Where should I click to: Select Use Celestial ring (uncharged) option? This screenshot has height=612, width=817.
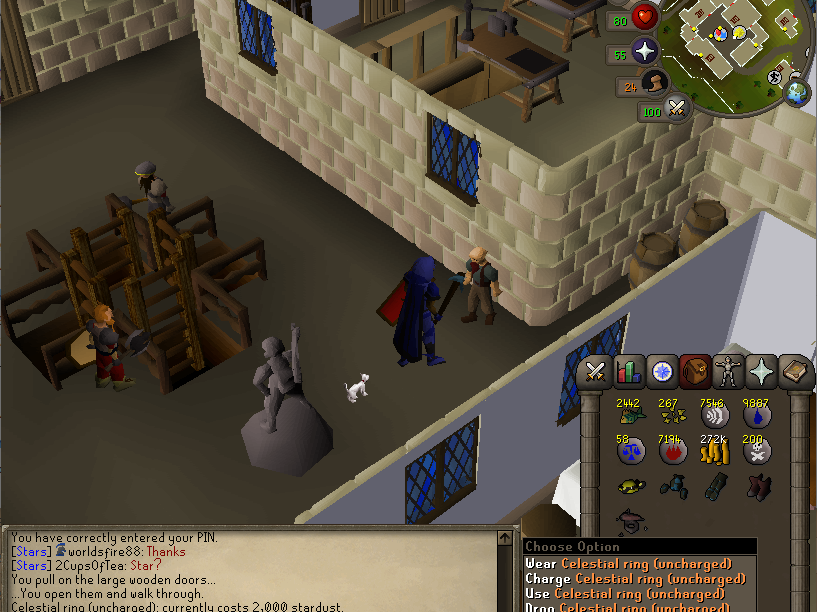tap(625, 594)
